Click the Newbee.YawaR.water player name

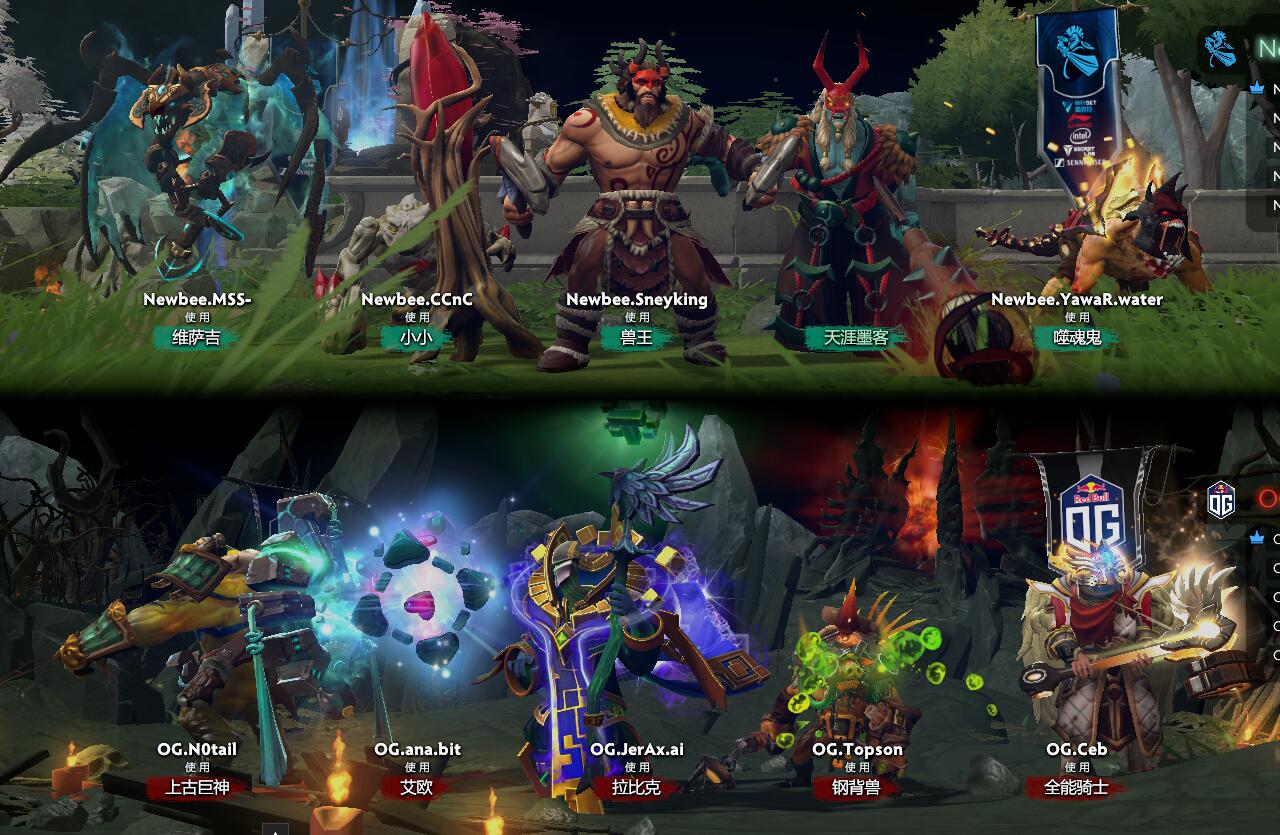(x=1077, y=299)
